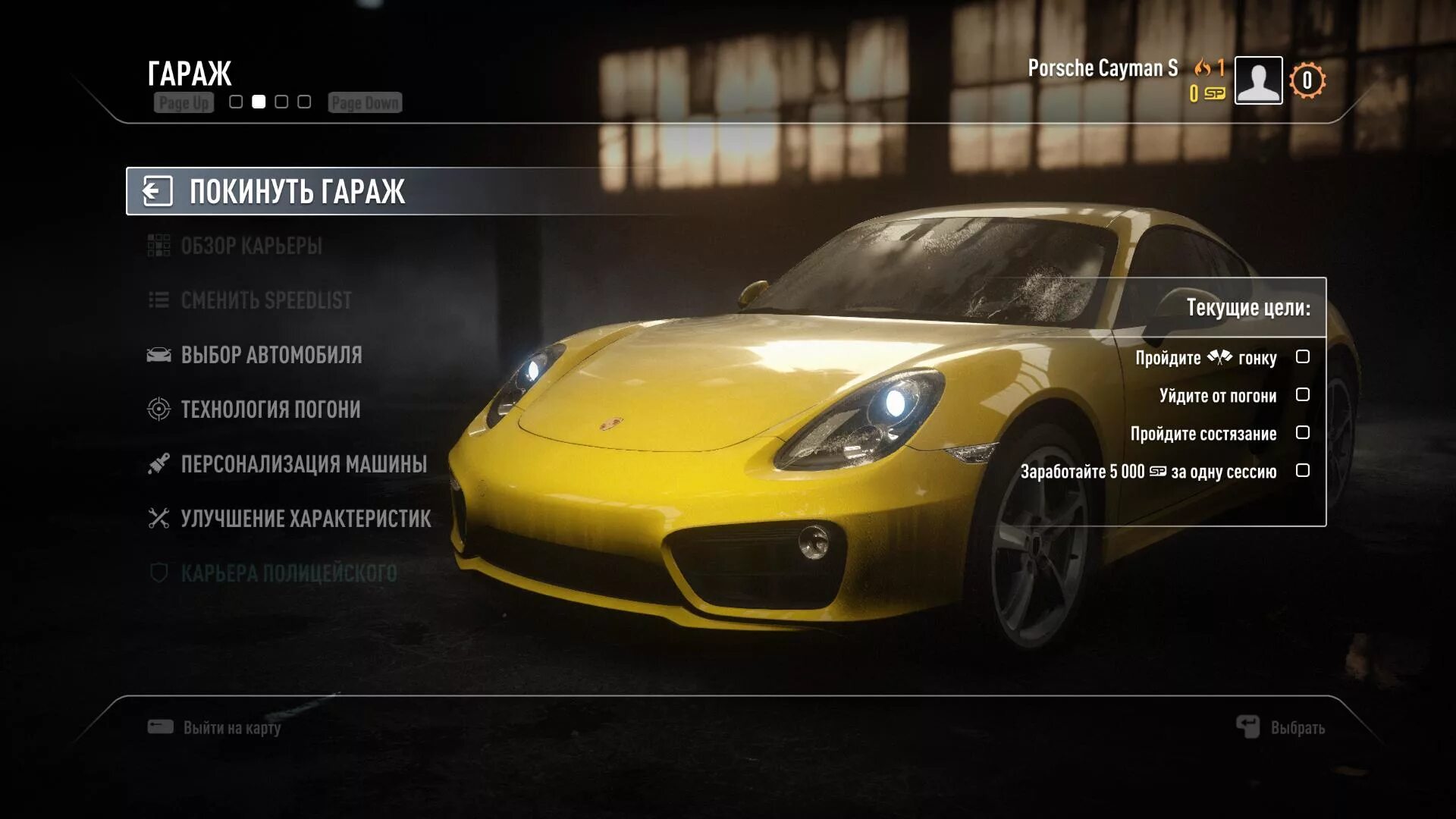
Task: Open ОБЗОР КАРЬЕРЫ career overview
Action: pos(250,246)
